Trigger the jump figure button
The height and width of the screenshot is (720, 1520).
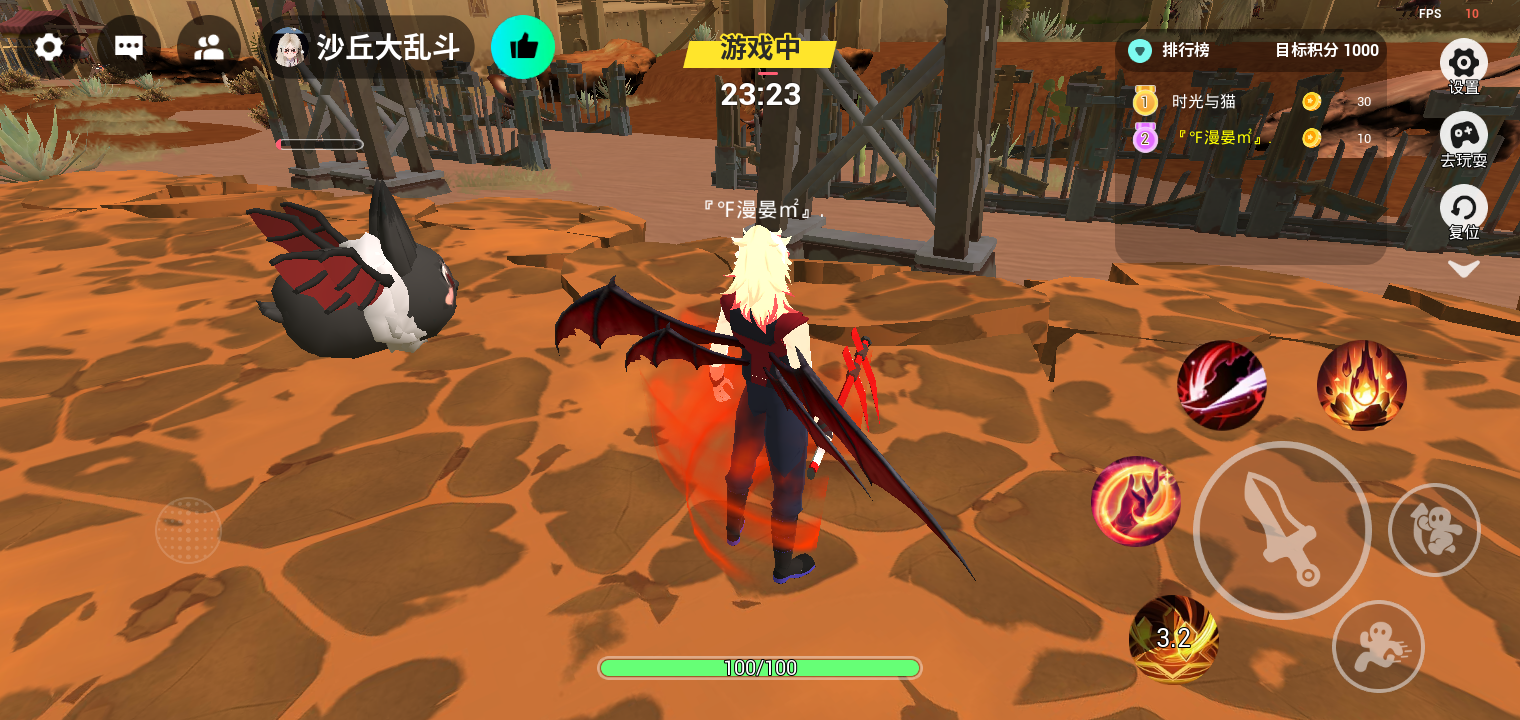[x=1434, y=530]
